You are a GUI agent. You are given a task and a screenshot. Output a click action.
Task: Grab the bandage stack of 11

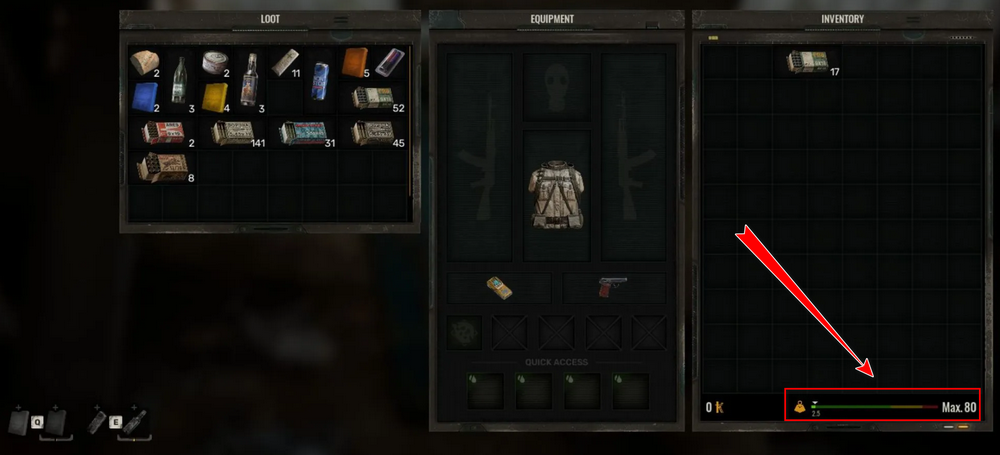coord(286,62)
